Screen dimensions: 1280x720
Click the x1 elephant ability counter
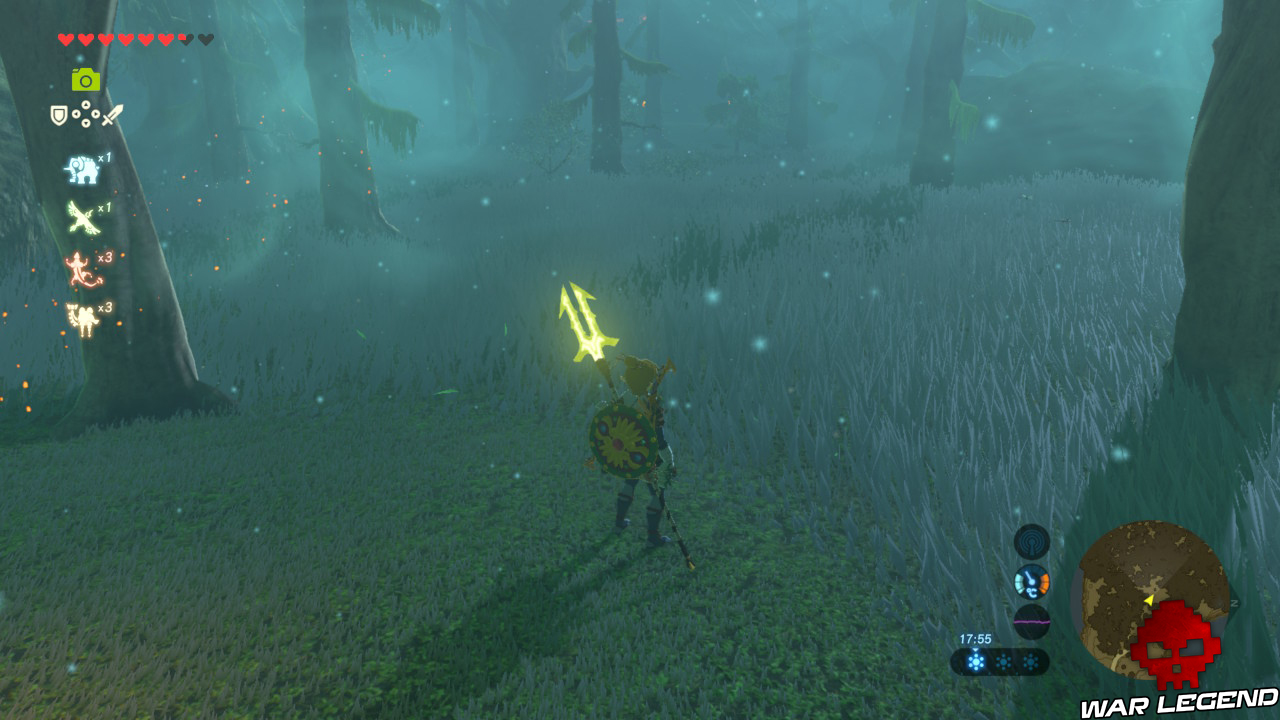[x=105, y=156]
